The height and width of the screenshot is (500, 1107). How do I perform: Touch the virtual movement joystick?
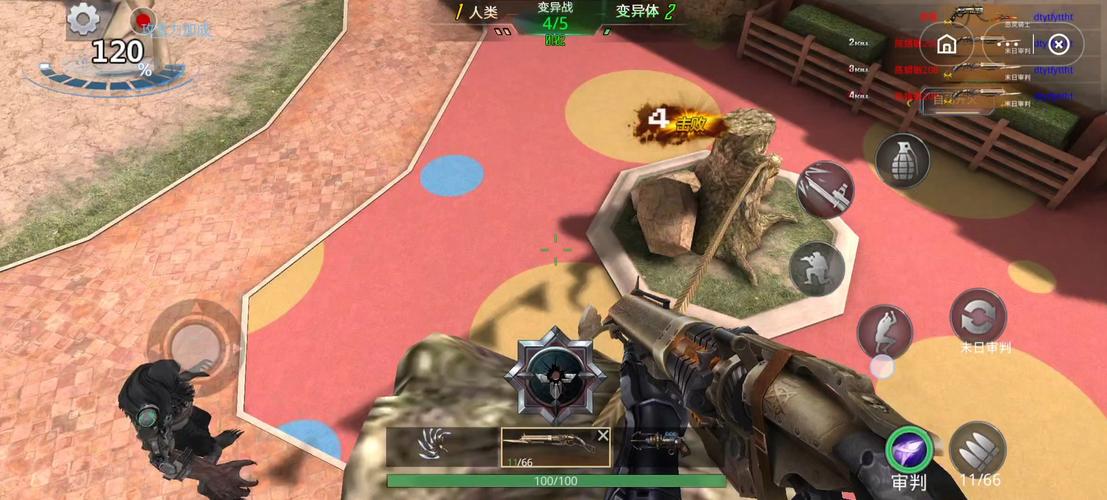[x=201, y=342]
